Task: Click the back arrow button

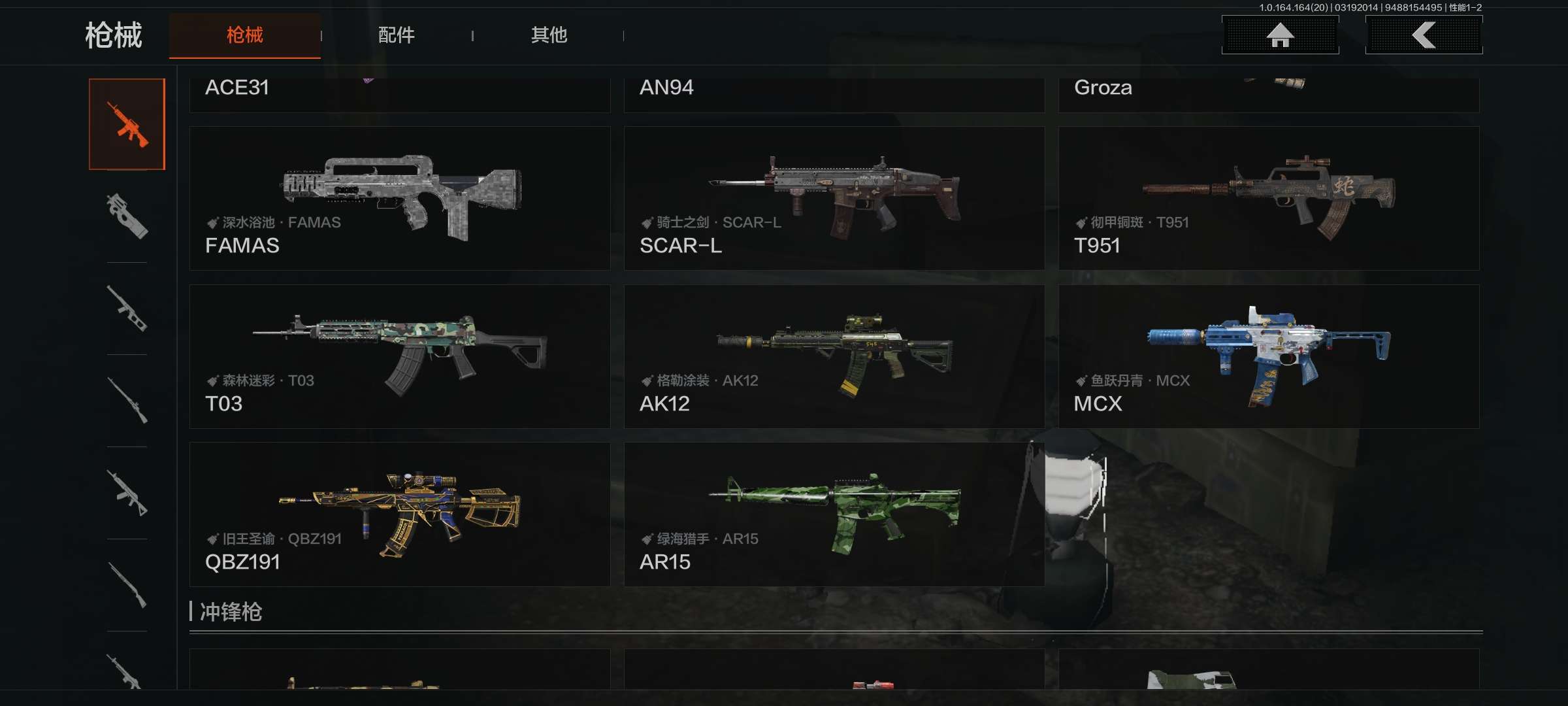Action: (x=1424, y=35)
